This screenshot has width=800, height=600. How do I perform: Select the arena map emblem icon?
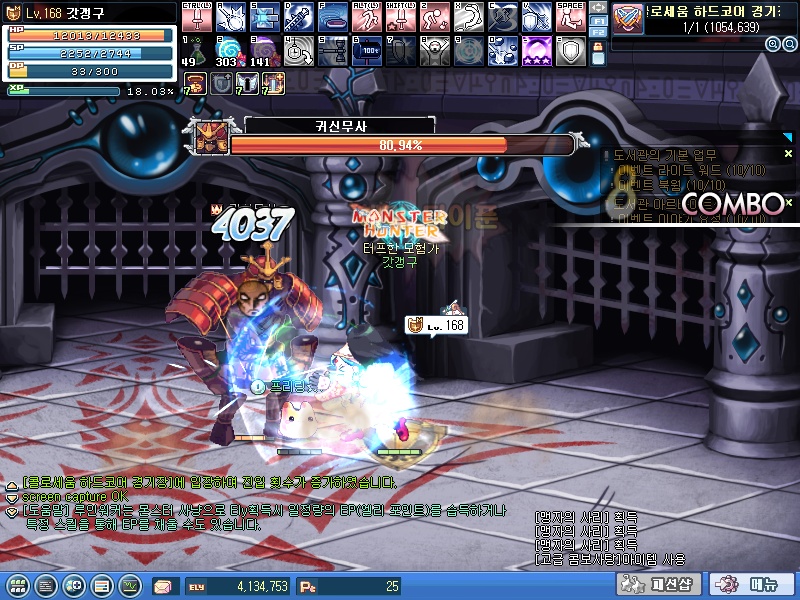628,17
